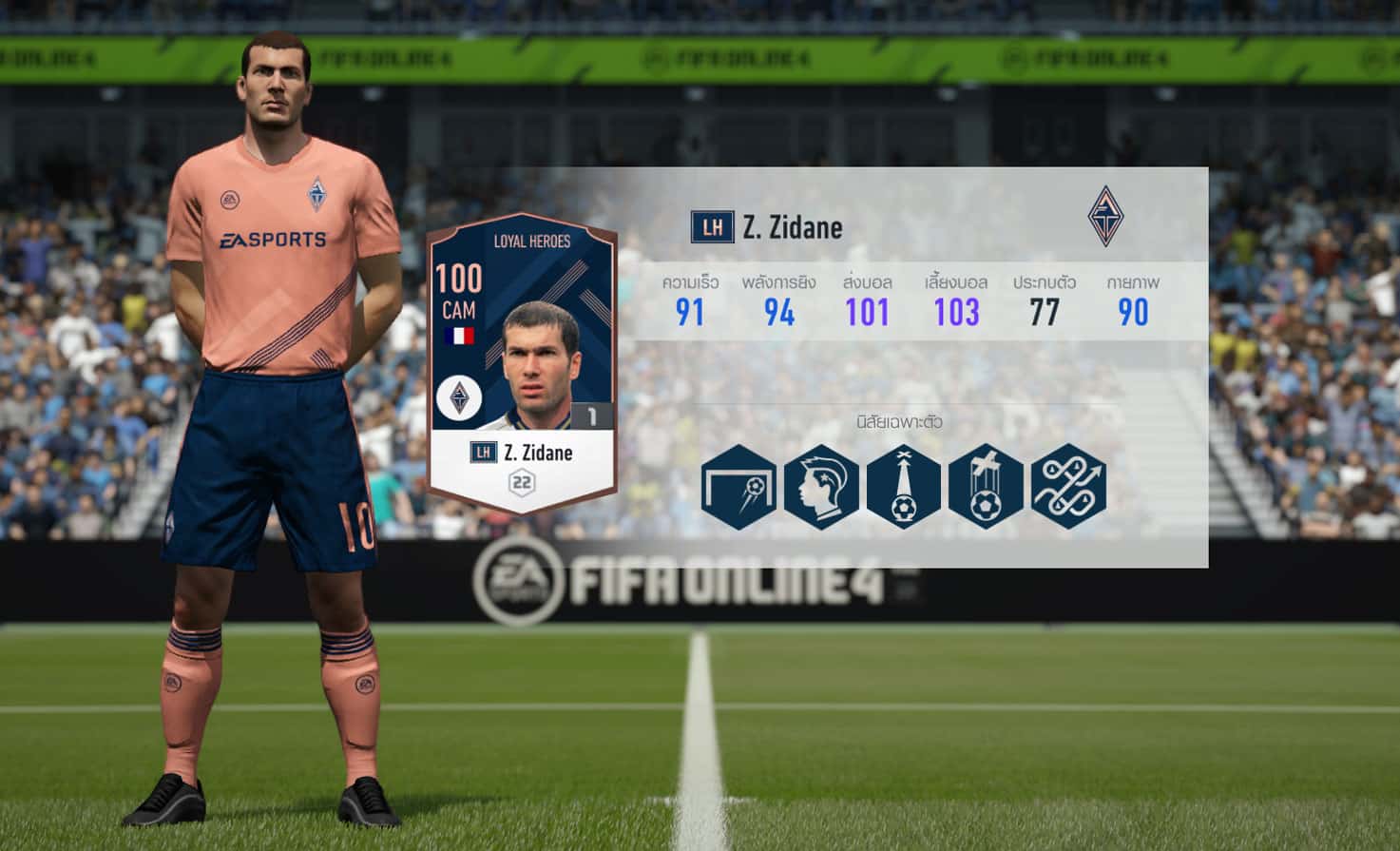Select the head profile trait icon

pos(821,487)
